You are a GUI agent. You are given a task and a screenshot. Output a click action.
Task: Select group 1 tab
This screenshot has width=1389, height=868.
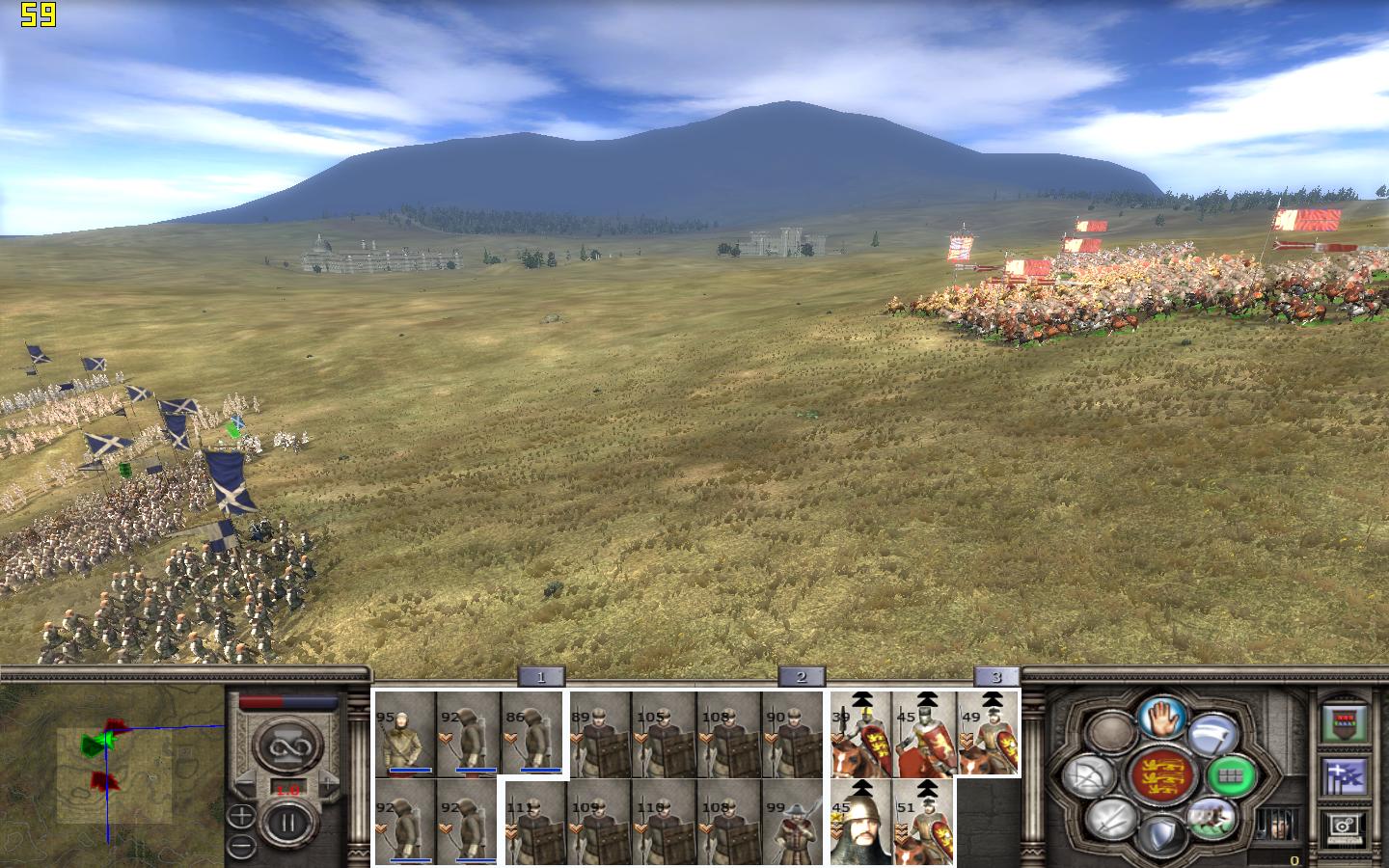[541, 677]
